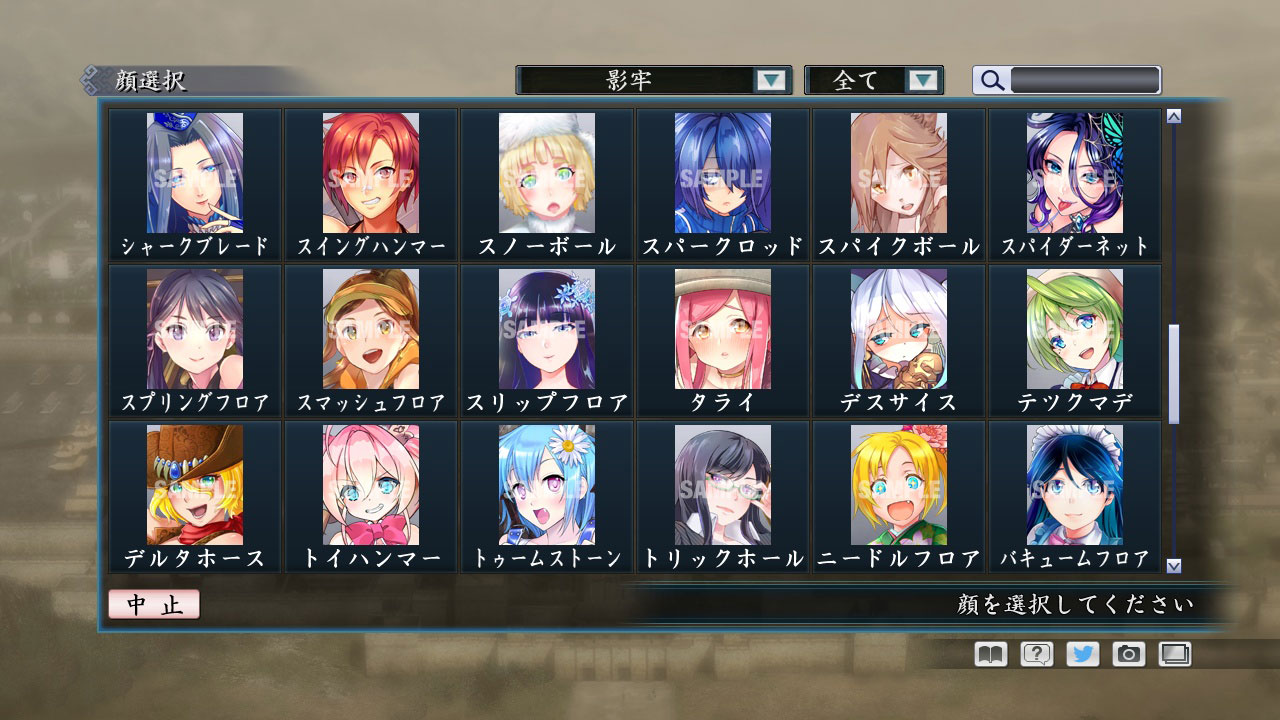Click the Twitter share icon
This screenshot has width=1280, height=720.
[1081, 654]
